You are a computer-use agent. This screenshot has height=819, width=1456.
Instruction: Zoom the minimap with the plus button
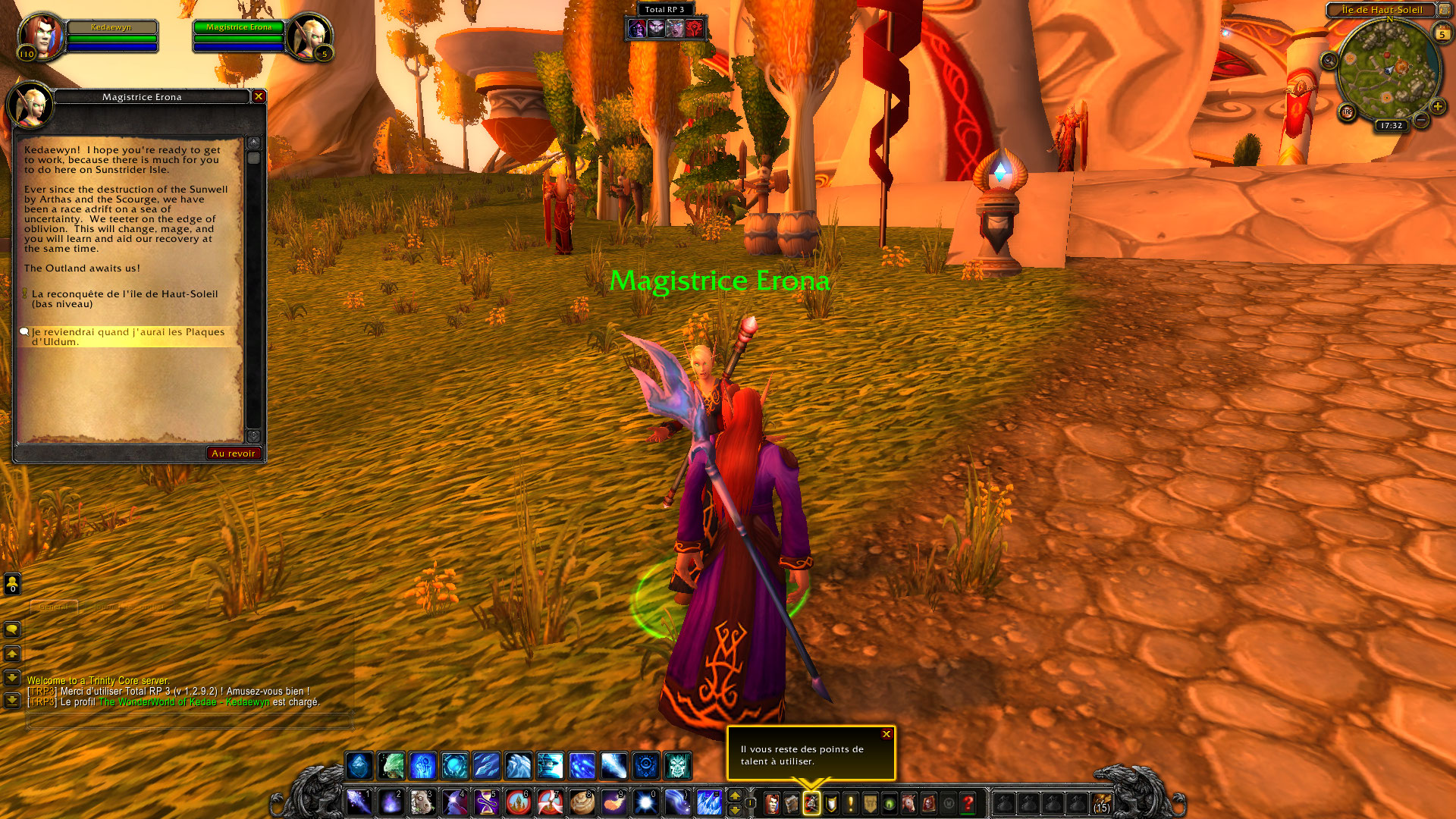pyautogui.click(x=1438, y=107)
